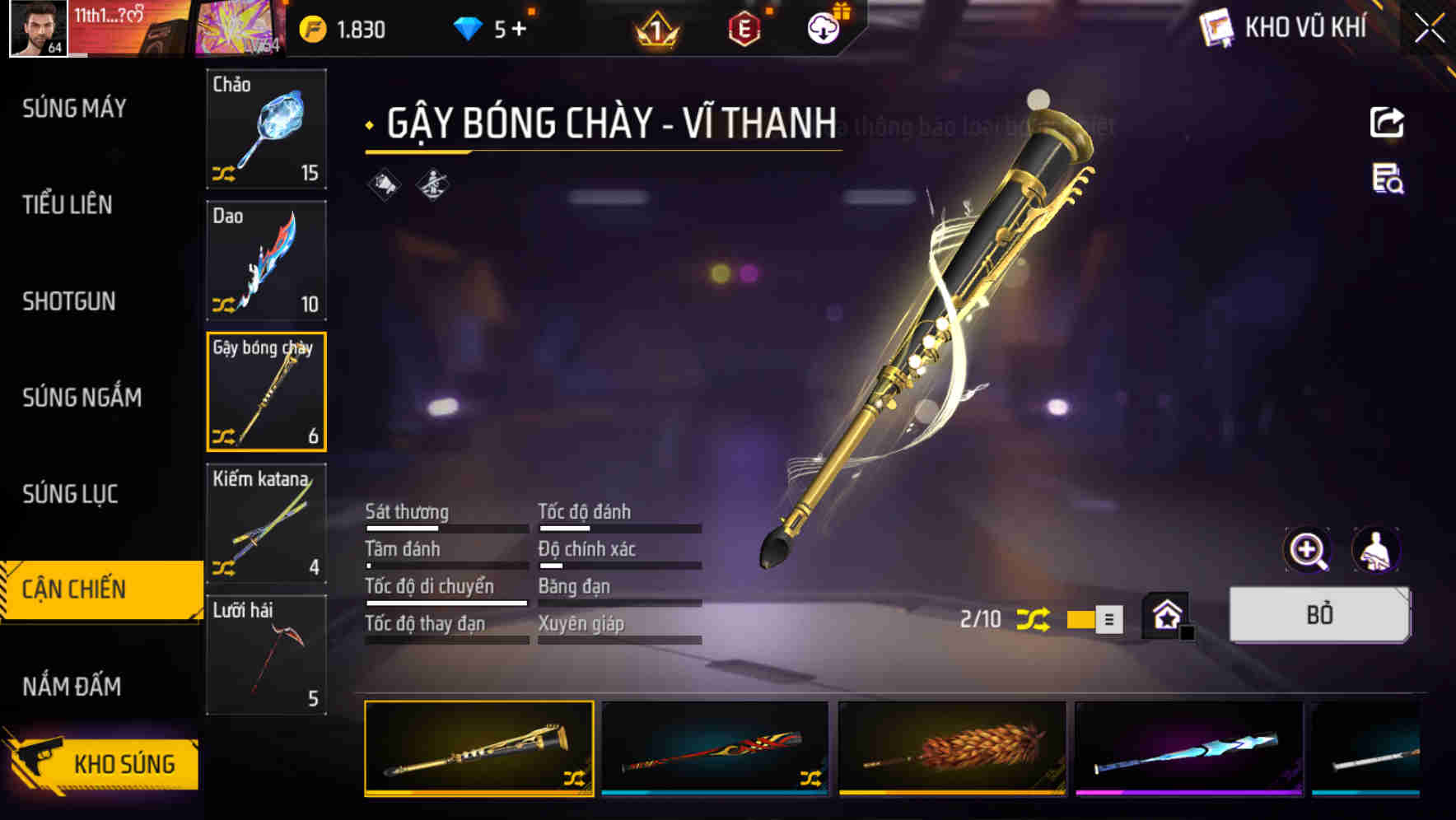Toggle shuffle on the Kiếm katana slot
The width and height of the screenshot is (1456, 820).
coord(222,566)
